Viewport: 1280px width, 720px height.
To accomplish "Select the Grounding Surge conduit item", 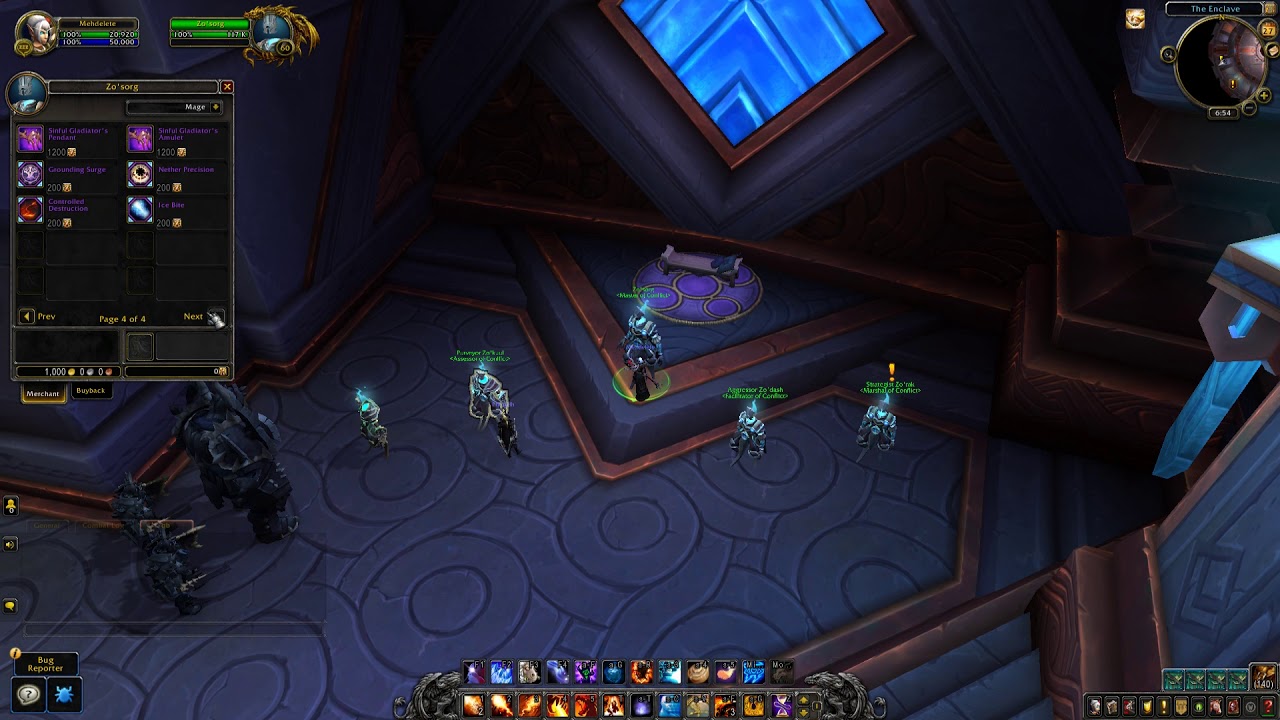I will (x=31, y=174).
